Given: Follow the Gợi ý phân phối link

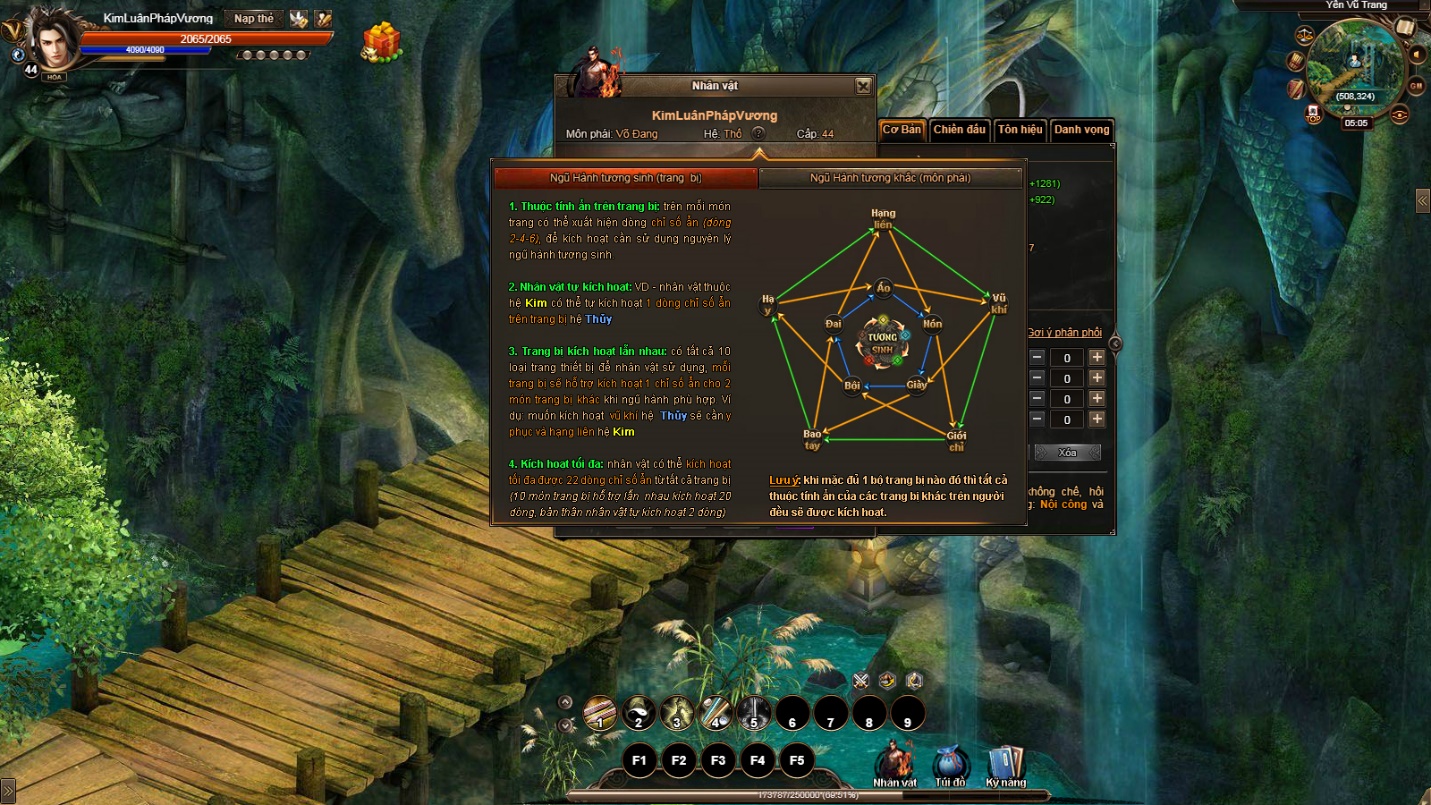Looking at the screenshot, I should click(x=1064, y=333).
